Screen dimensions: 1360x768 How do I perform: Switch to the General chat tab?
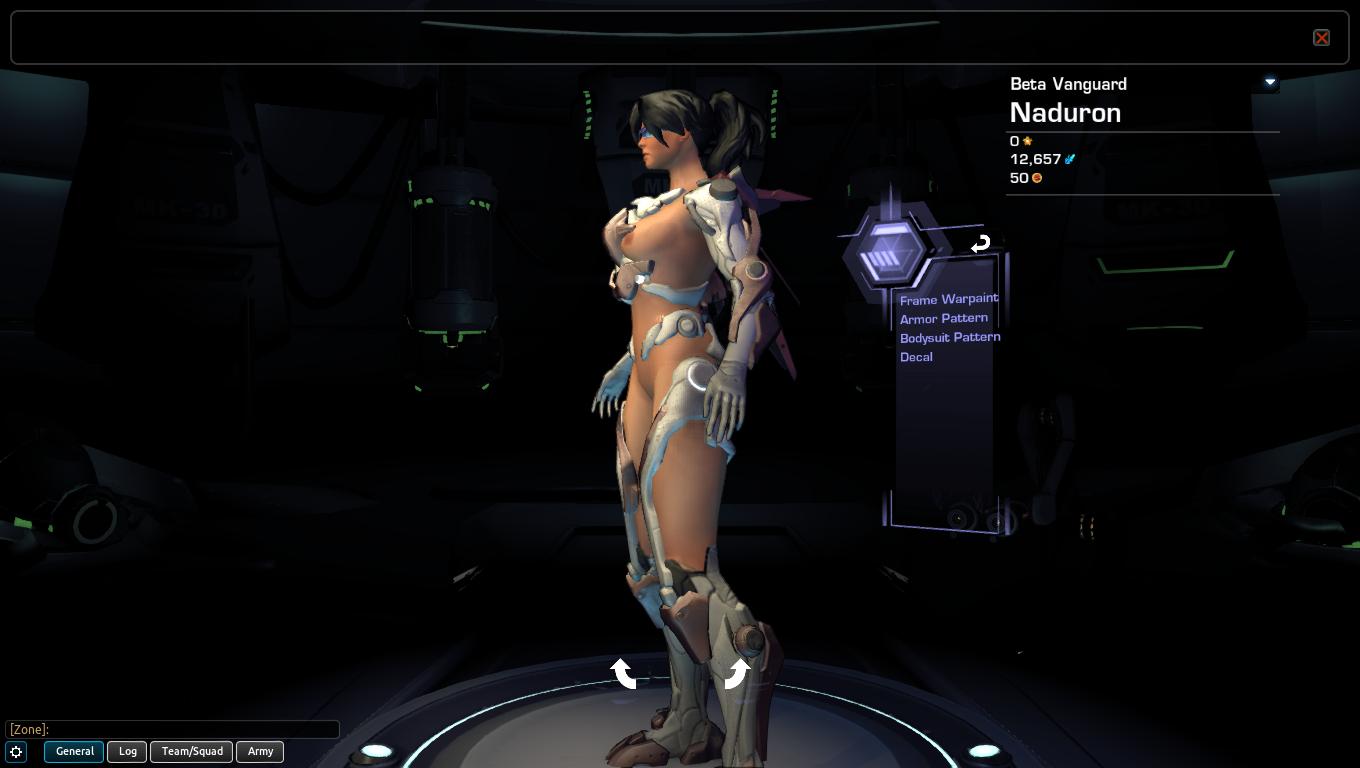click(x=74, y=751)
